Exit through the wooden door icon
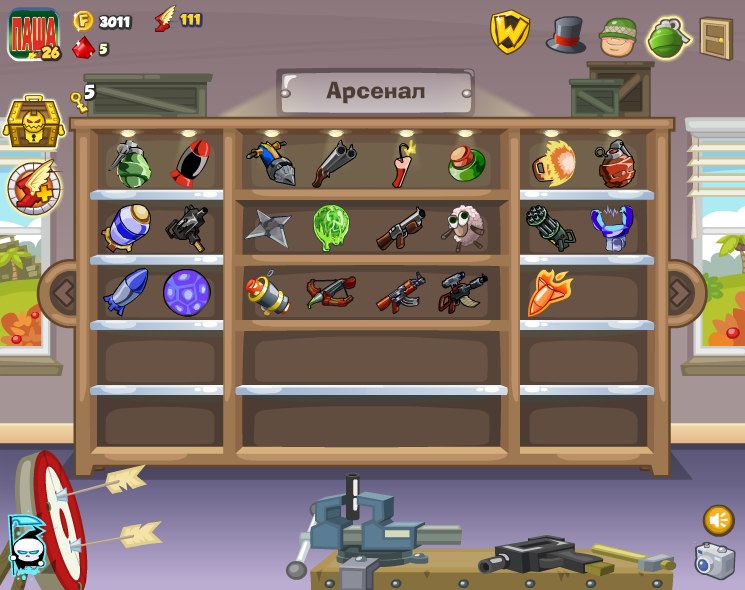 click(x=716, y=38)
